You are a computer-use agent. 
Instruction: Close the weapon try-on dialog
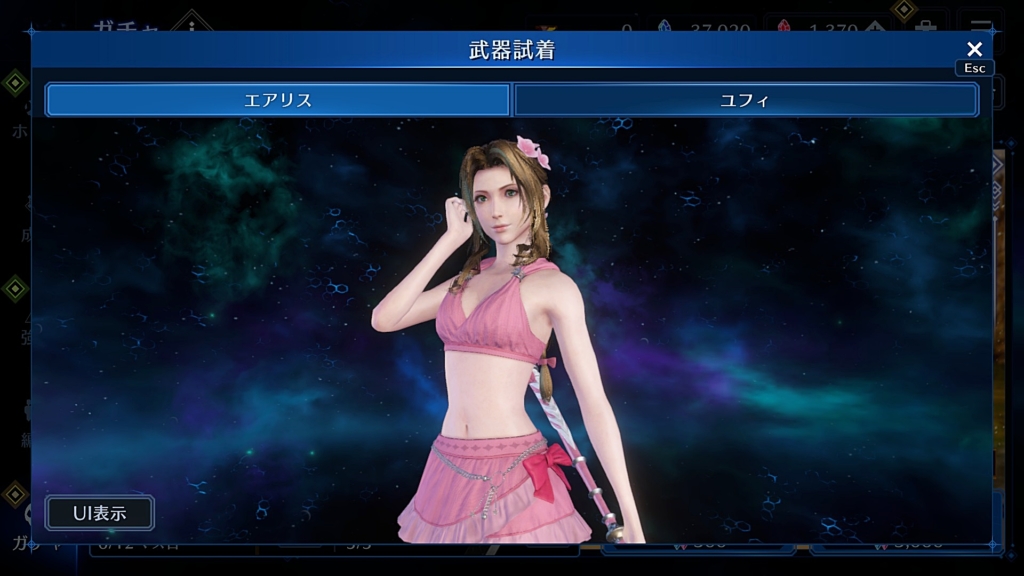[x=974, y=49]
